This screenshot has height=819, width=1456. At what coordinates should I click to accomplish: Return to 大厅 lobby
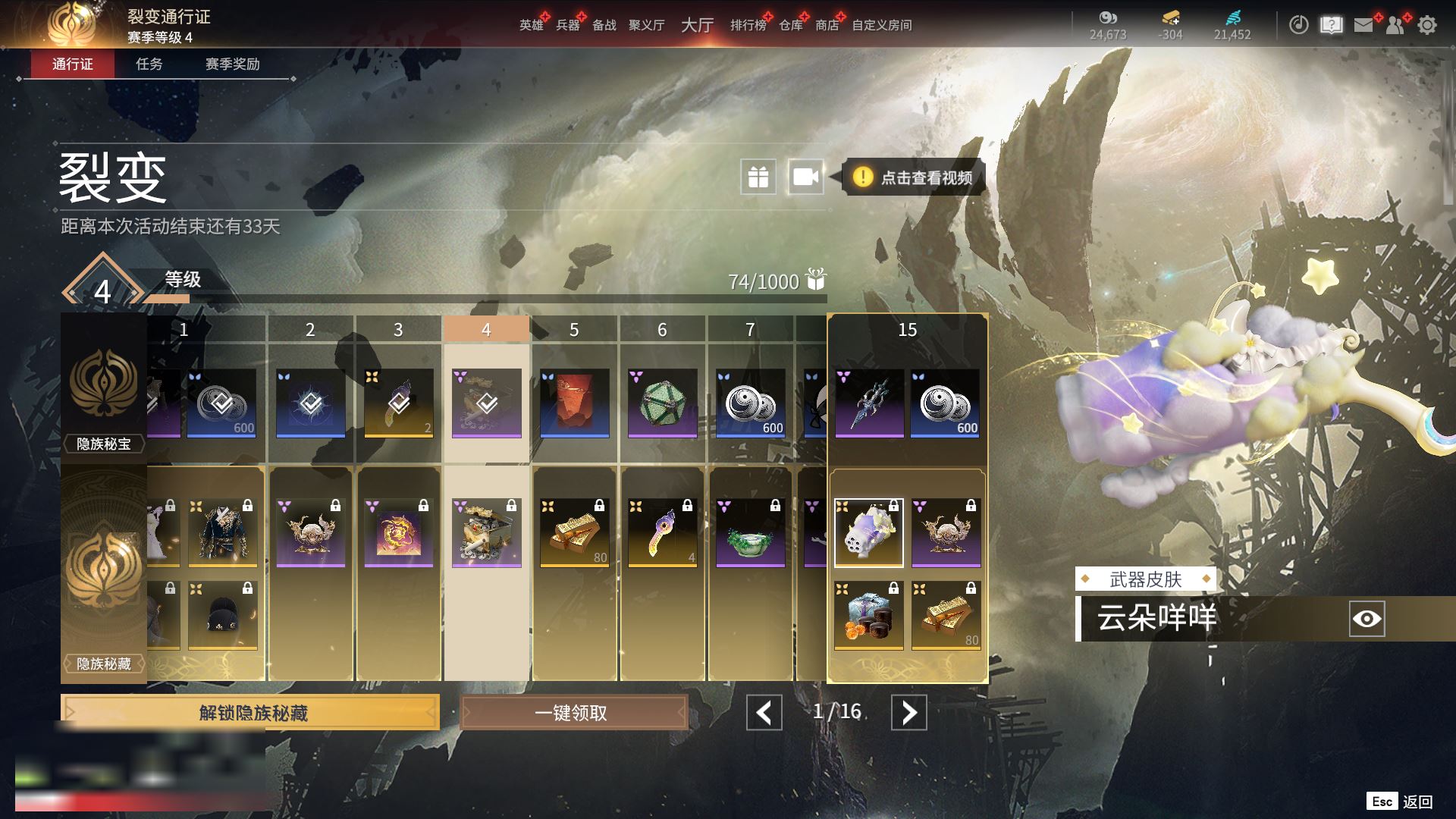pyautogui.click(x=697, y=26)
